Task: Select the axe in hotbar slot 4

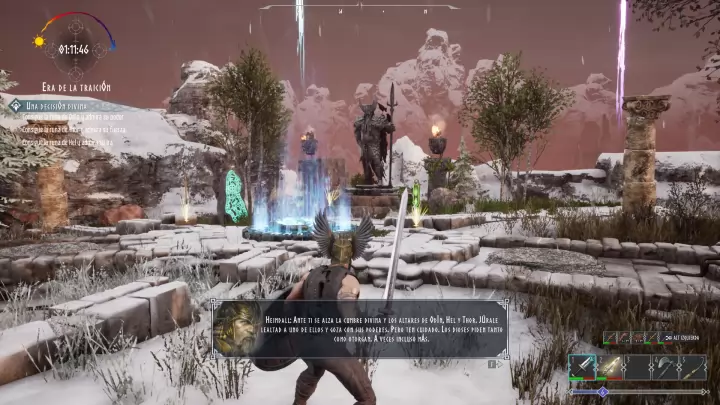Action: (x=665, y=367)
